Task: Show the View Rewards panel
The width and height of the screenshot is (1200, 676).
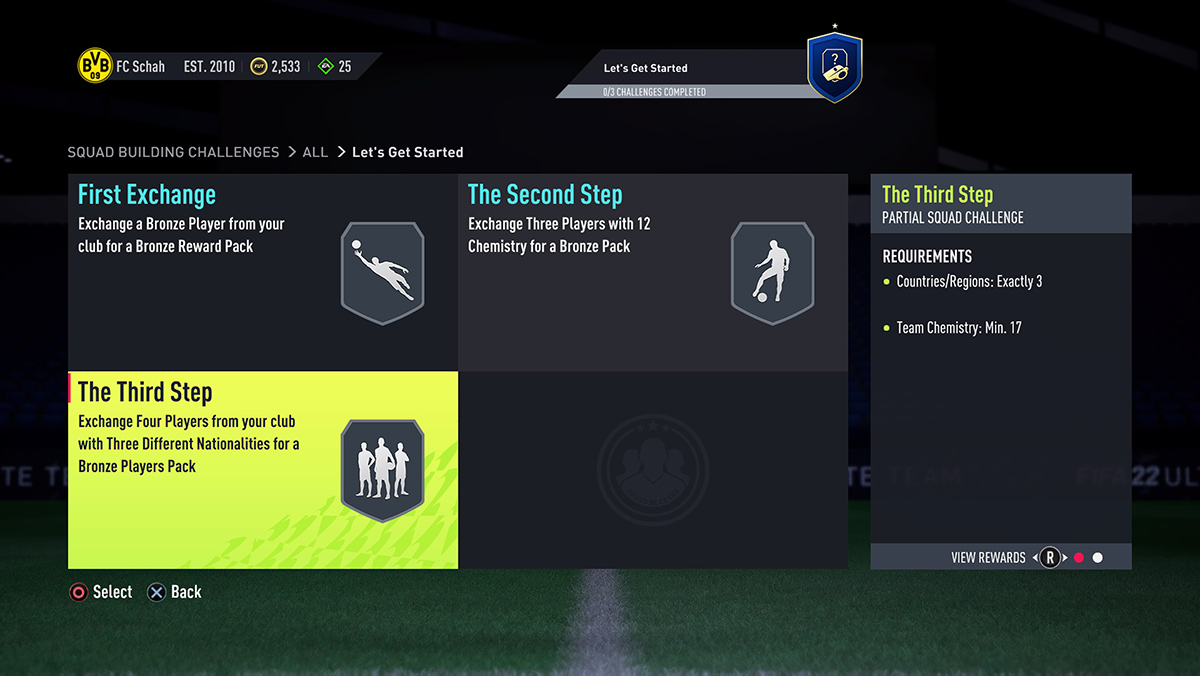Action: [988, 557]
